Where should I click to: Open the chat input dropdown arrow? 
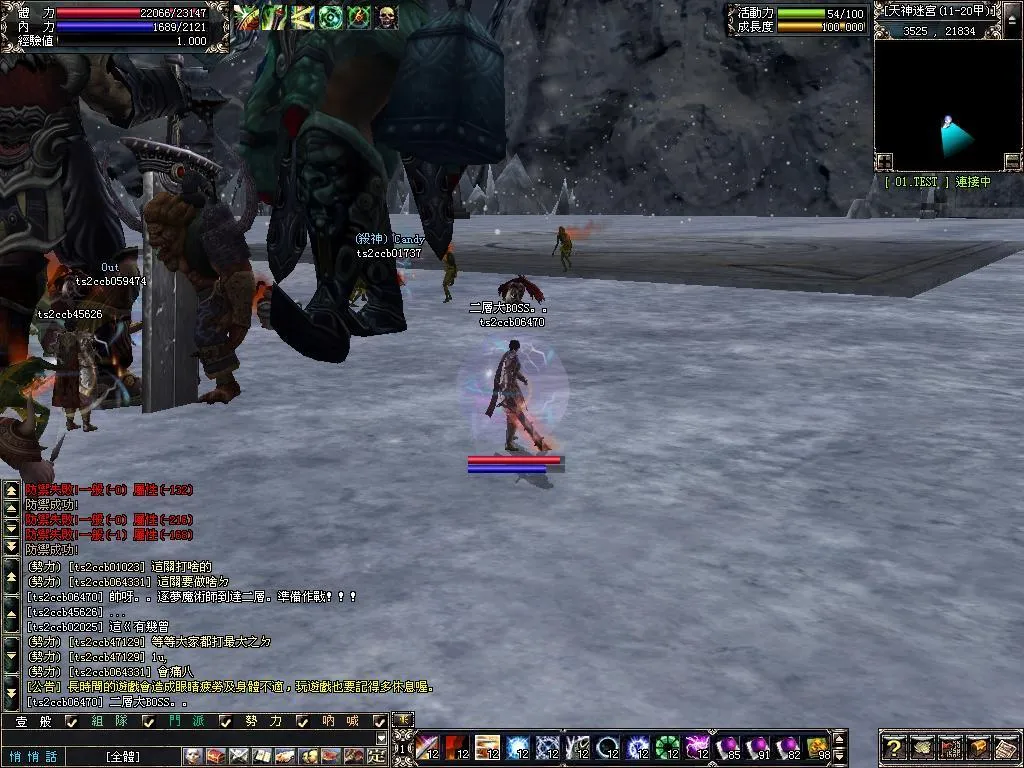(380, 738)
